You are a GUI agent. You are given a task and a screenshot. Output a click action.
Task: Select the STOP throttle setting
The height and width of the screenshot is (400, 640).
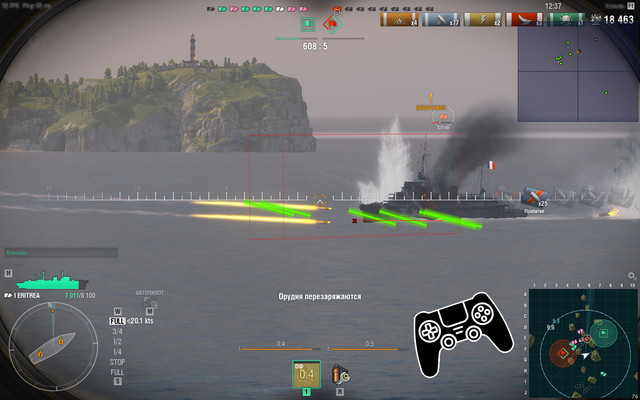[x=117, y=361]
